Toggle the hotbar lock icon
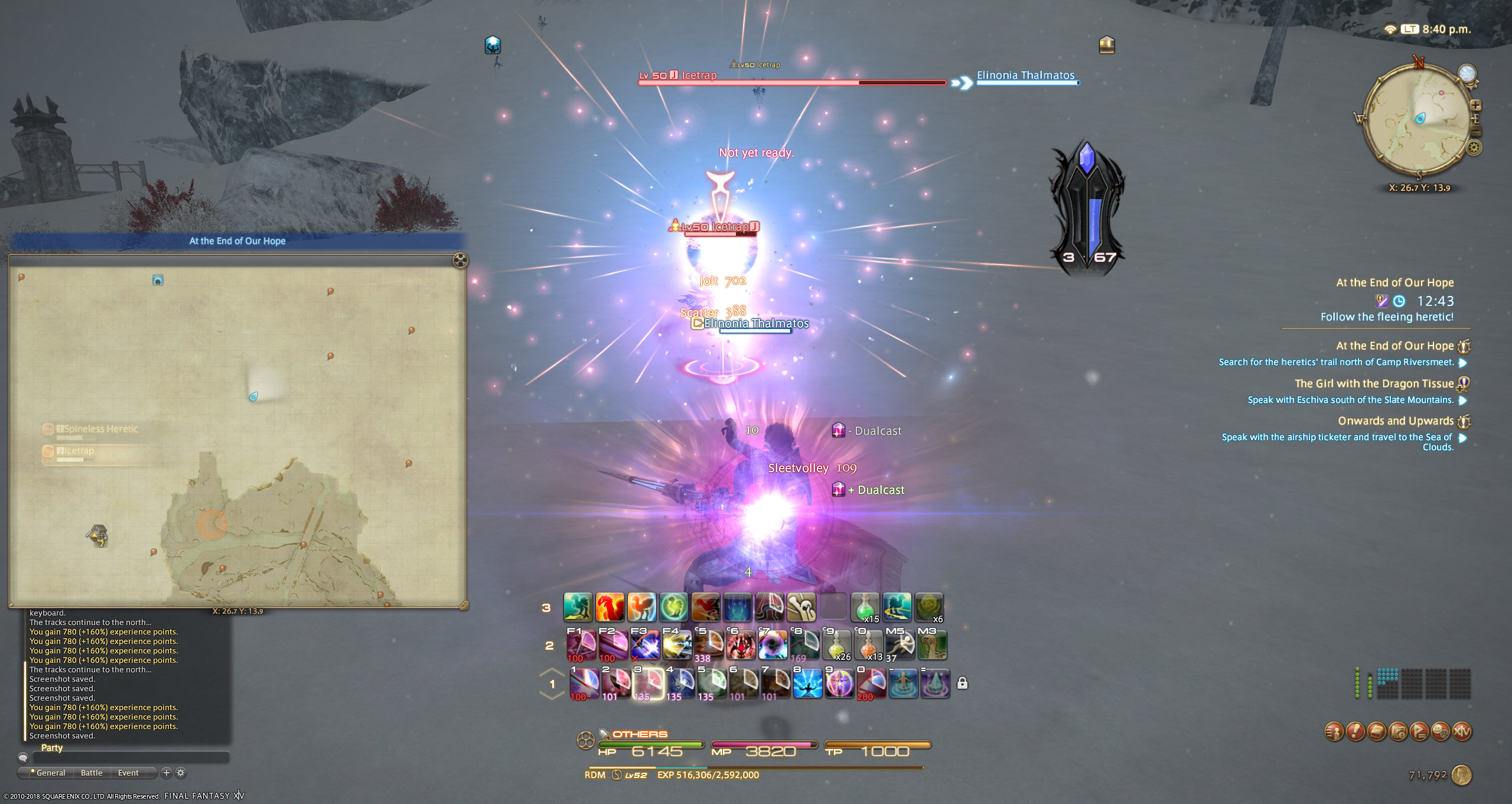Viewport: 1512px width, 804px height. click(962, 683)
